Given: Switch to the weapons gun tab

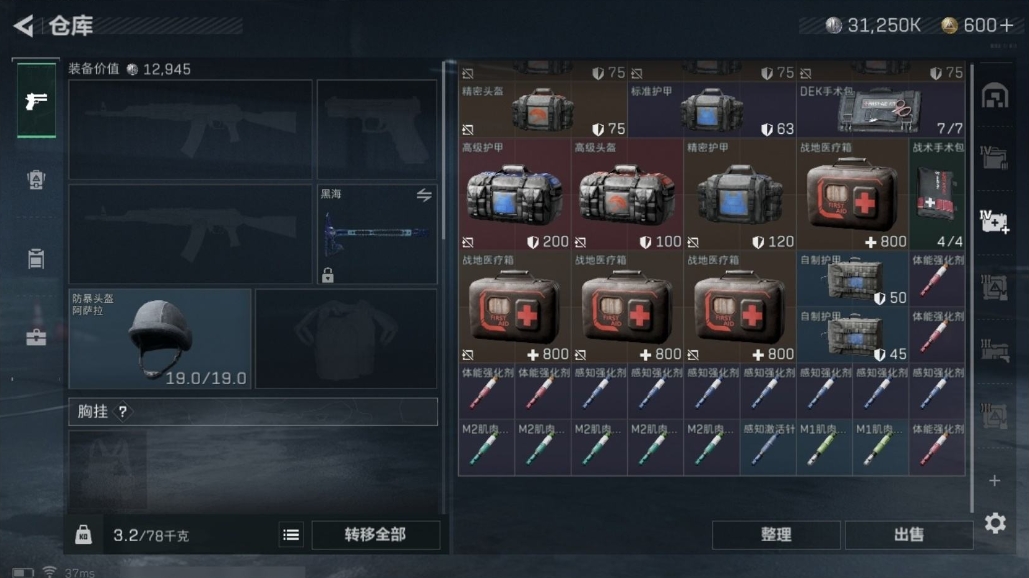Looking at the screenshot, I should [36, 101].
